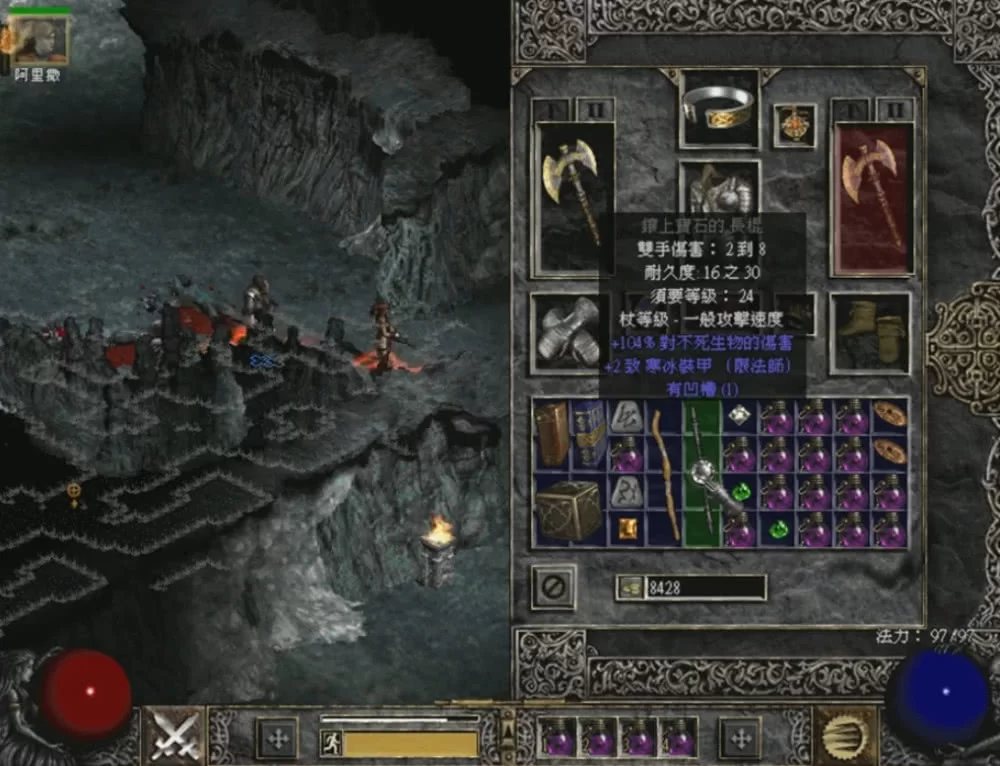Click the mercenary portrait
This screenshot has height=766, width=1000.
tap(41, 41)
